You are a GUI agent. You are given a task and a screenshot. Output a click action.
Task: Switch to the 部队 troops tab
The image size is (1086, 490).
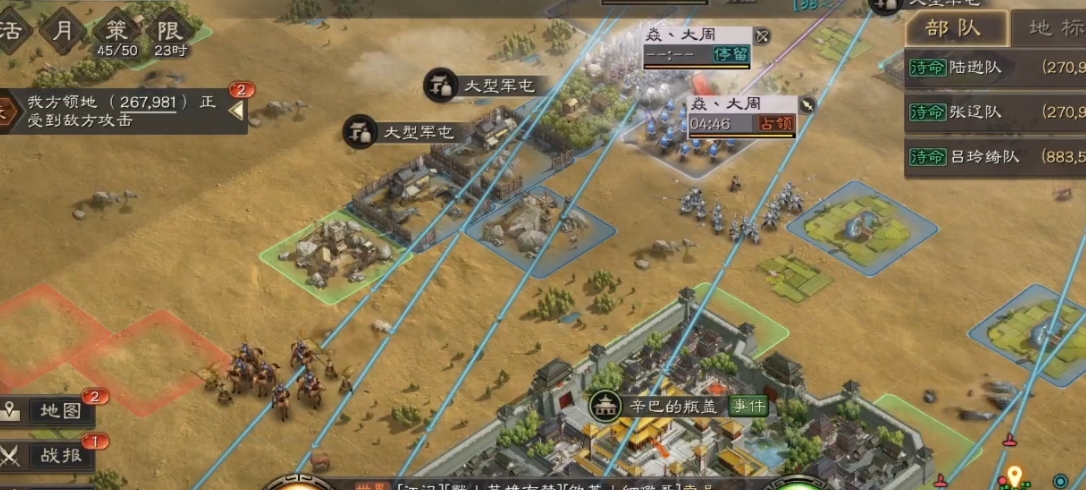pyautogui.click(x=952, y=28)
